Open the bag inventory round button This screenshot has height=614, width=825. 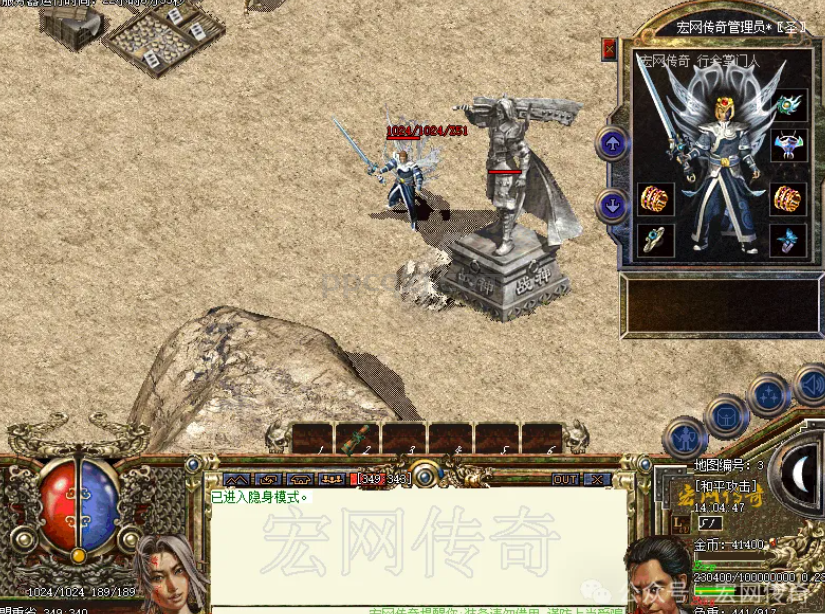coord(726,414)
